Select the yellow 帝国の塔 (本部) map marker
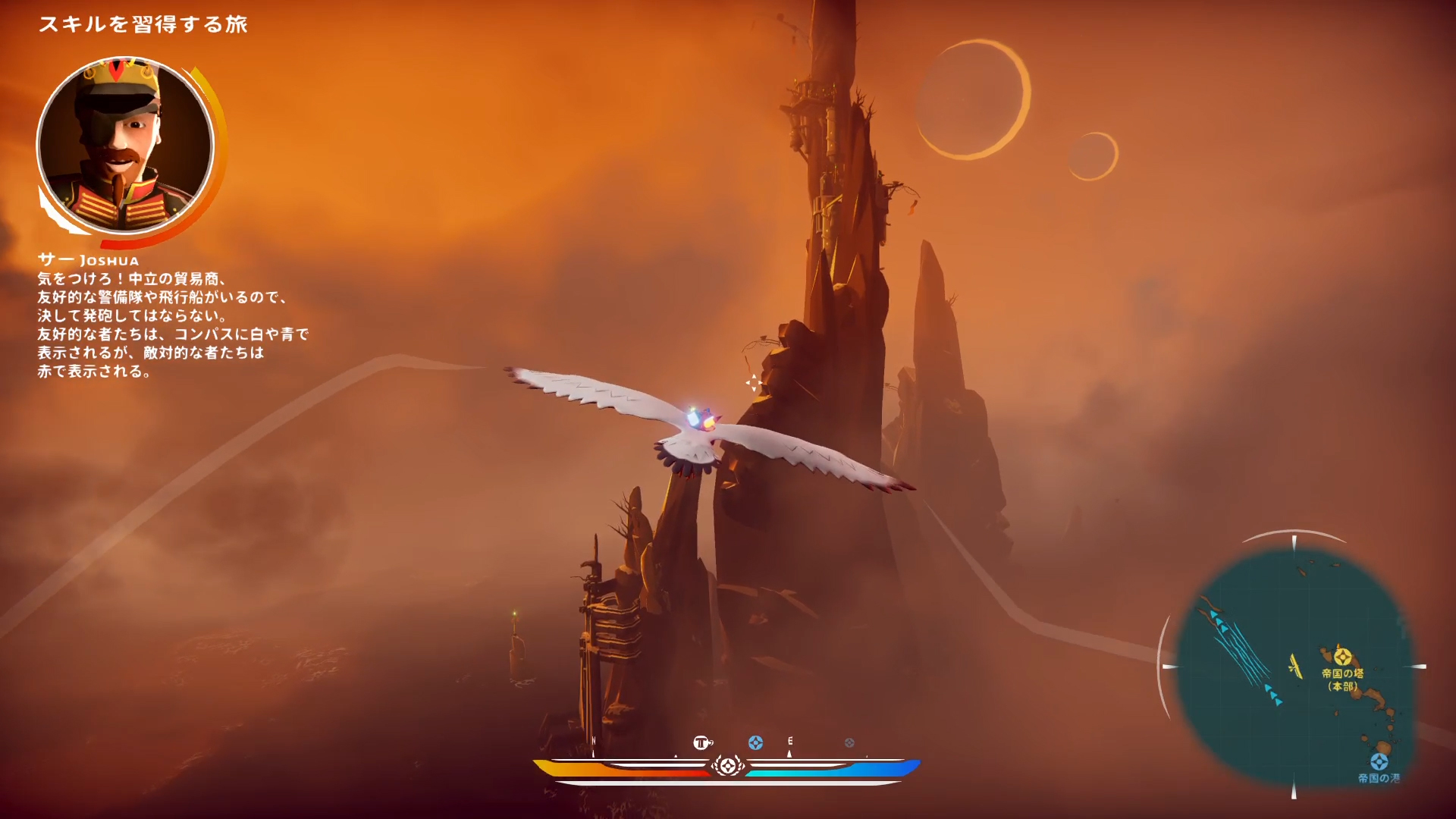Viewport: 1456px width, 819px height. click(1343, 656)
